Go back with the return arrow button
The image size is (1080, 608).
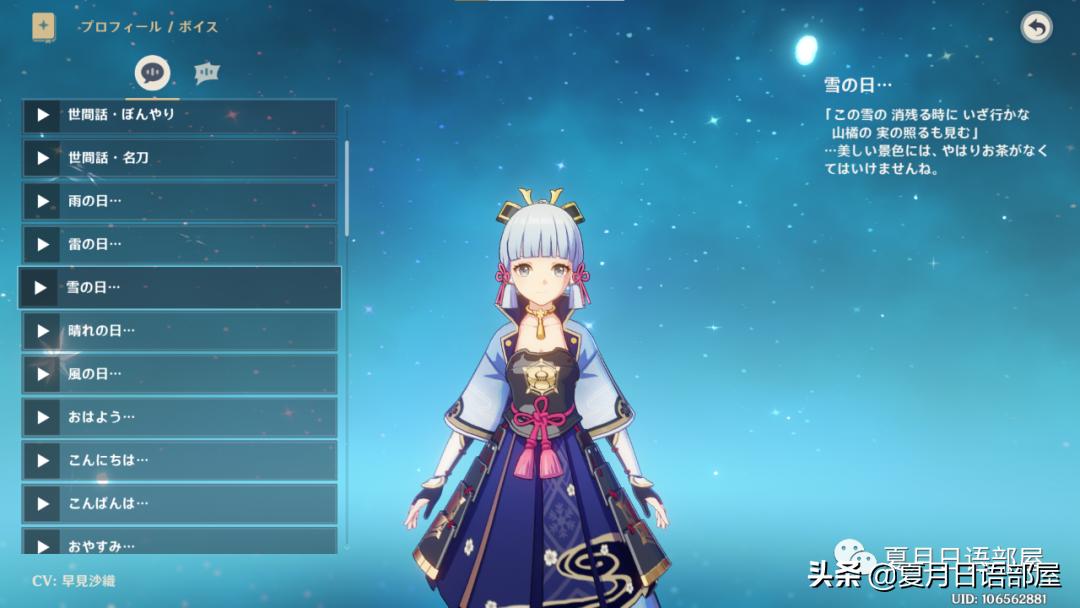(1036, 27)
